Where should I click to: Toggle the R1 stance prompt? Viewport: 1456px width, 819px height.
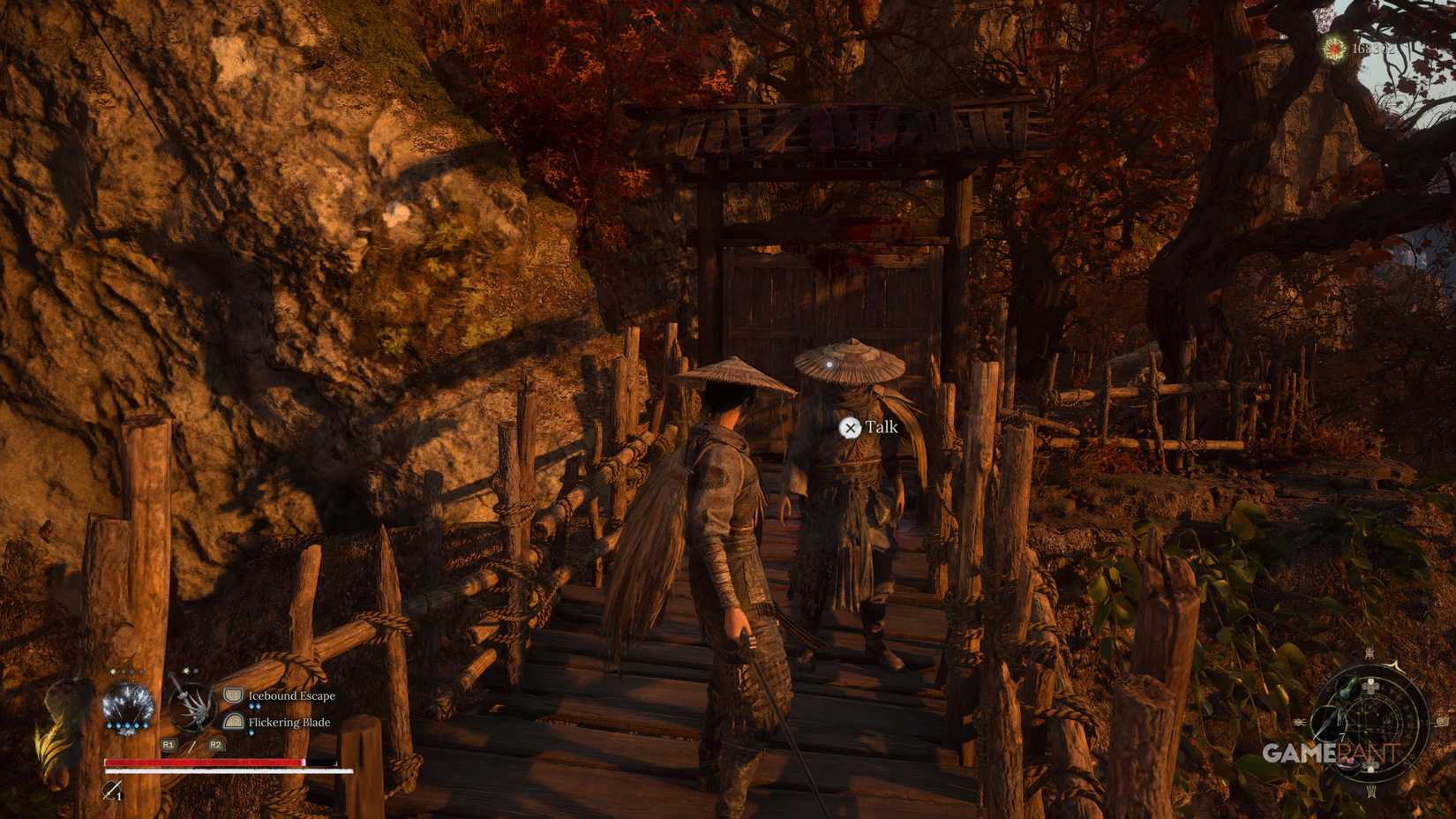169,744
